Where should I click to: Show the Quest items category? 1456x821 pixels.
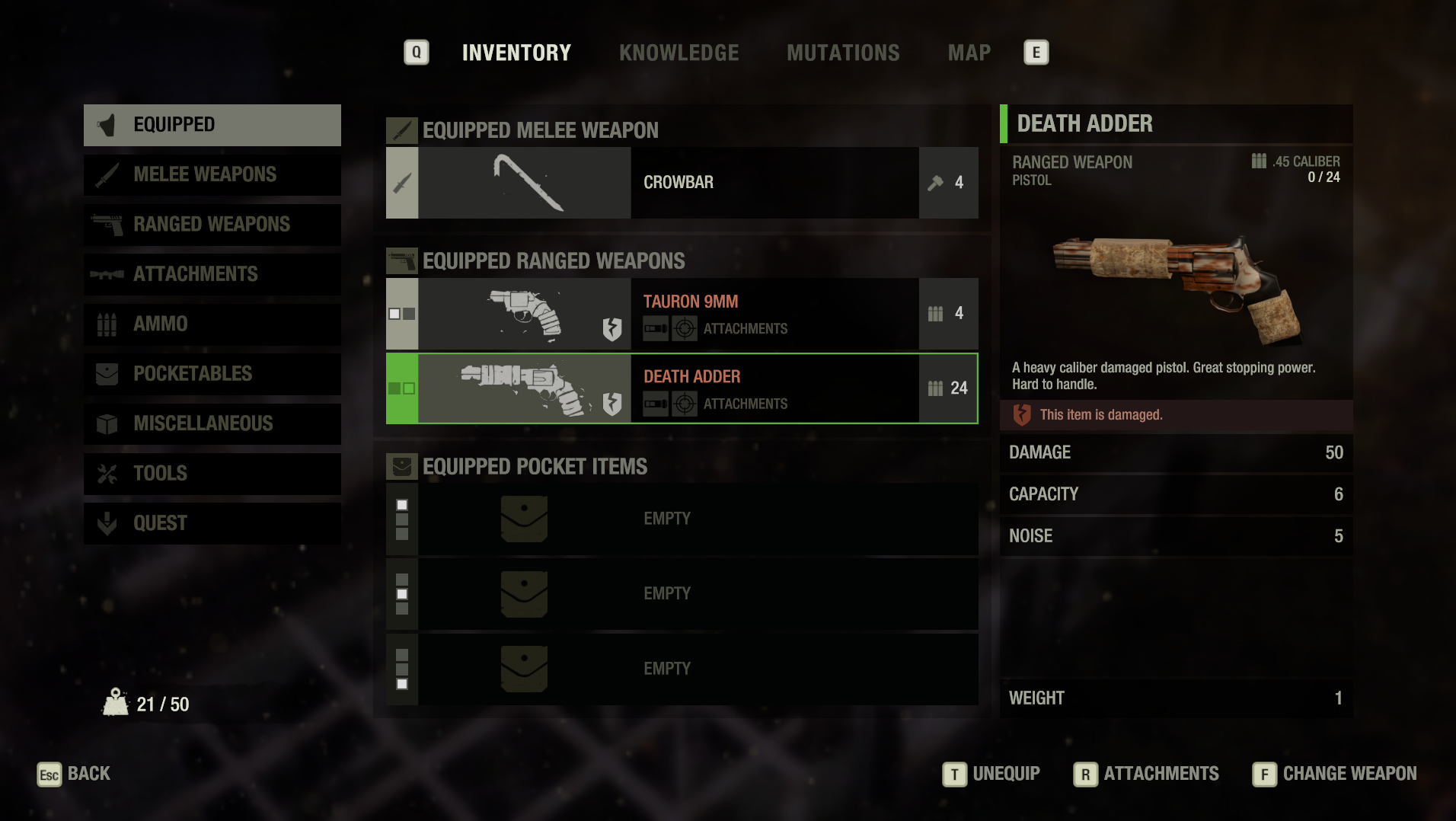(x=212, y=523)
